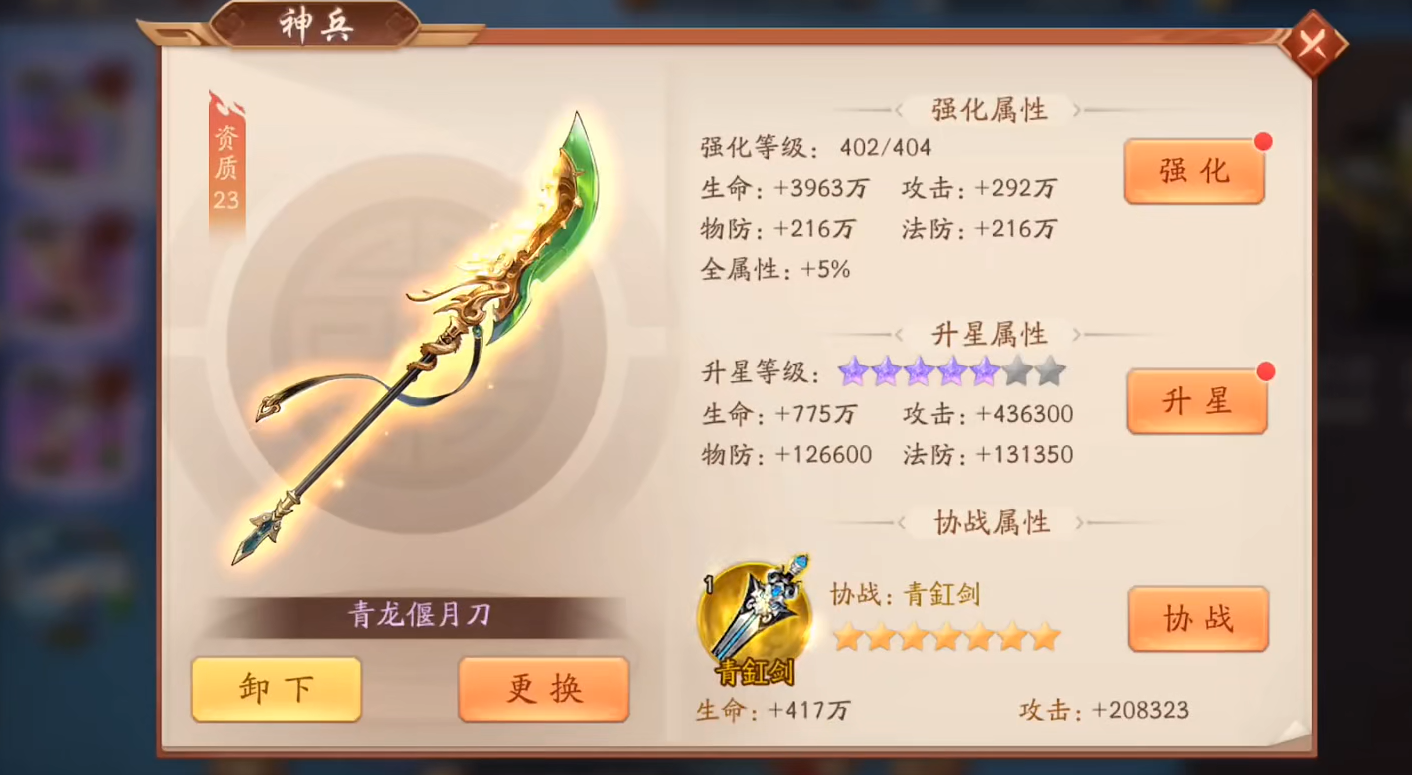This screenshot has width=1412, height=775.
Task: Tap the last unfilled gray star
Action: [x=1051, y=371]
